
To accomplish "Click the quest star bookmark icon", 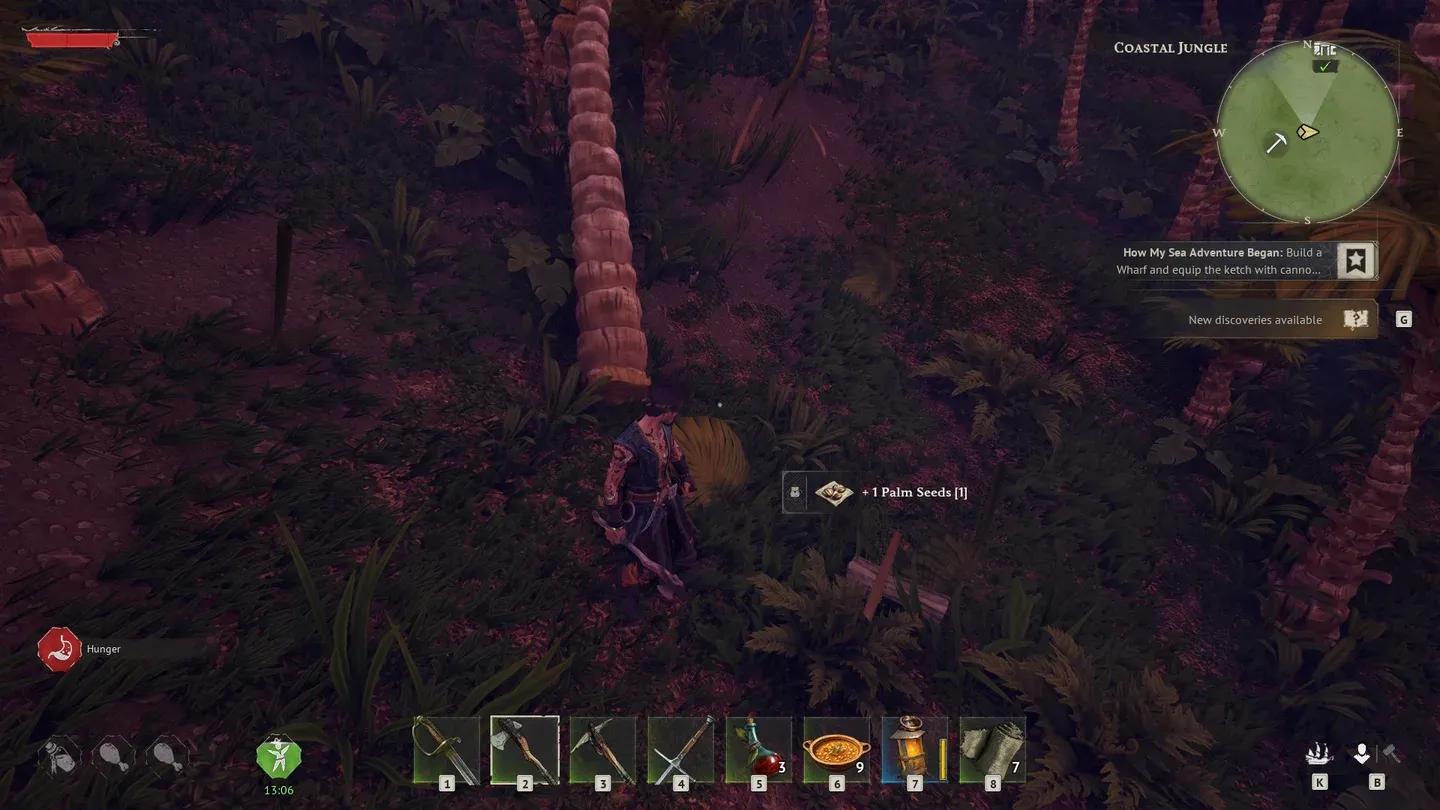I will point(1356,261).
